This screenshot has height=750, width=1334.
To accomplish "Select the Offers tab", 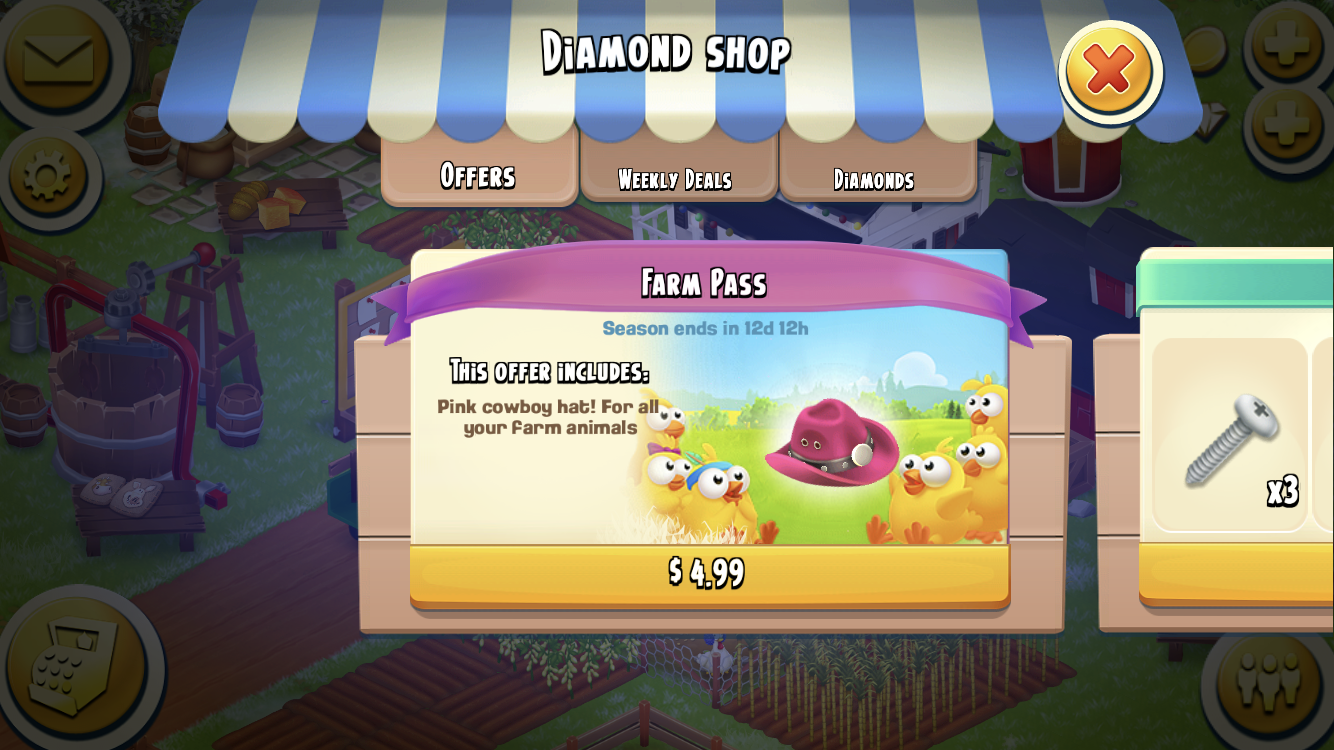I will (x=478, y=176).
